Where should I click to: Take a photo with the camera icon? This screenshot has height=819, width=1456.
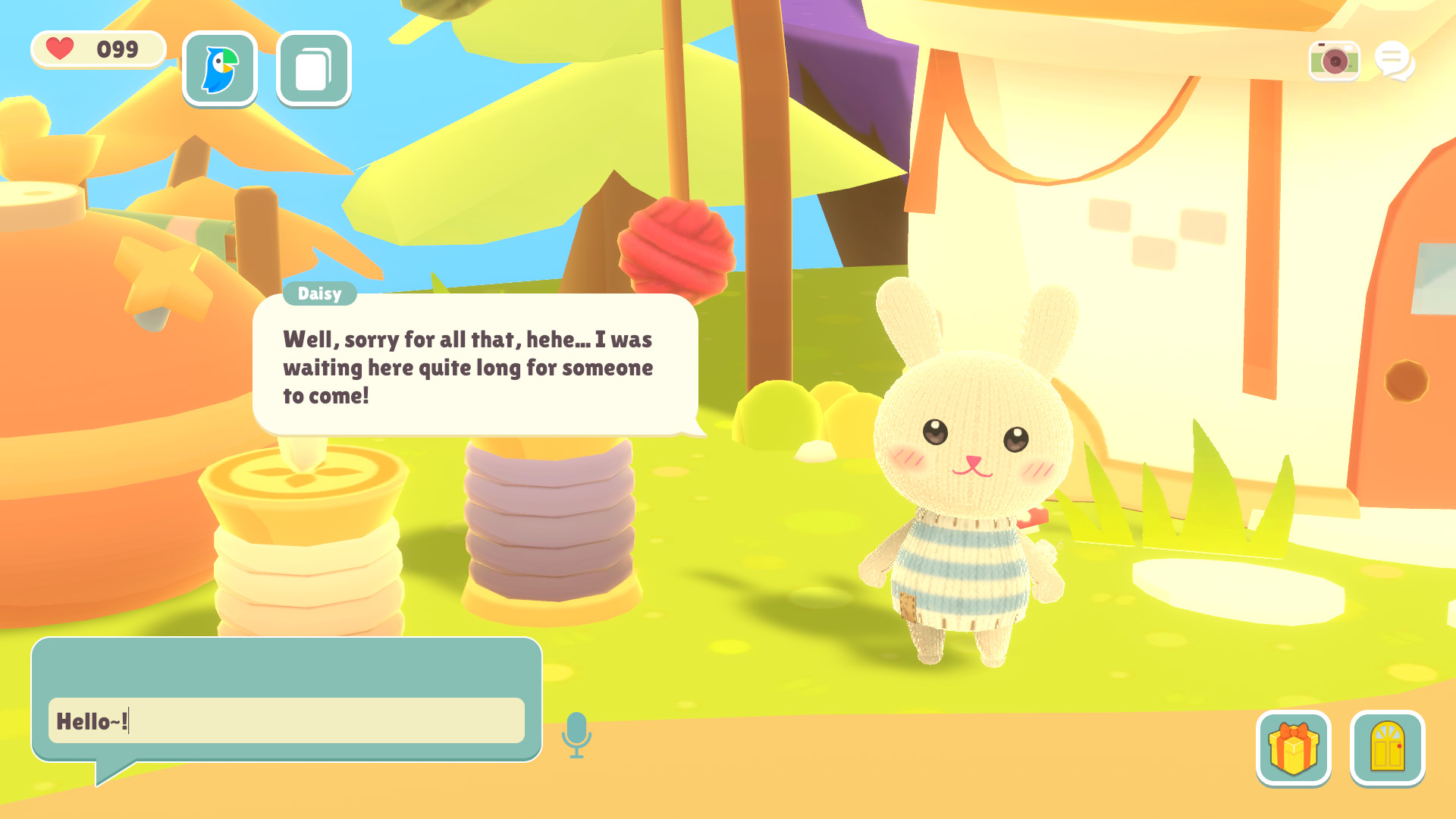point(1335,60)
